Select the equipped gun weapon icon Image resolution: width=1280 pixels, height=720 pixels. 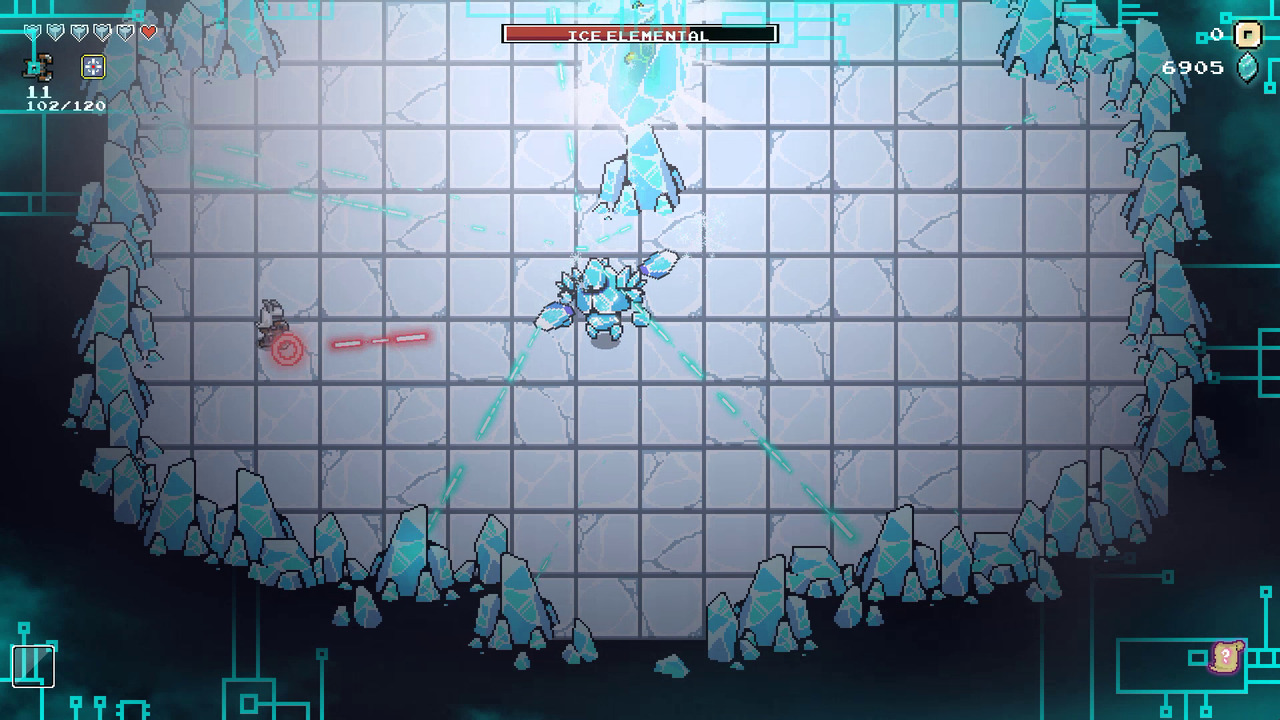pos(37,66)
